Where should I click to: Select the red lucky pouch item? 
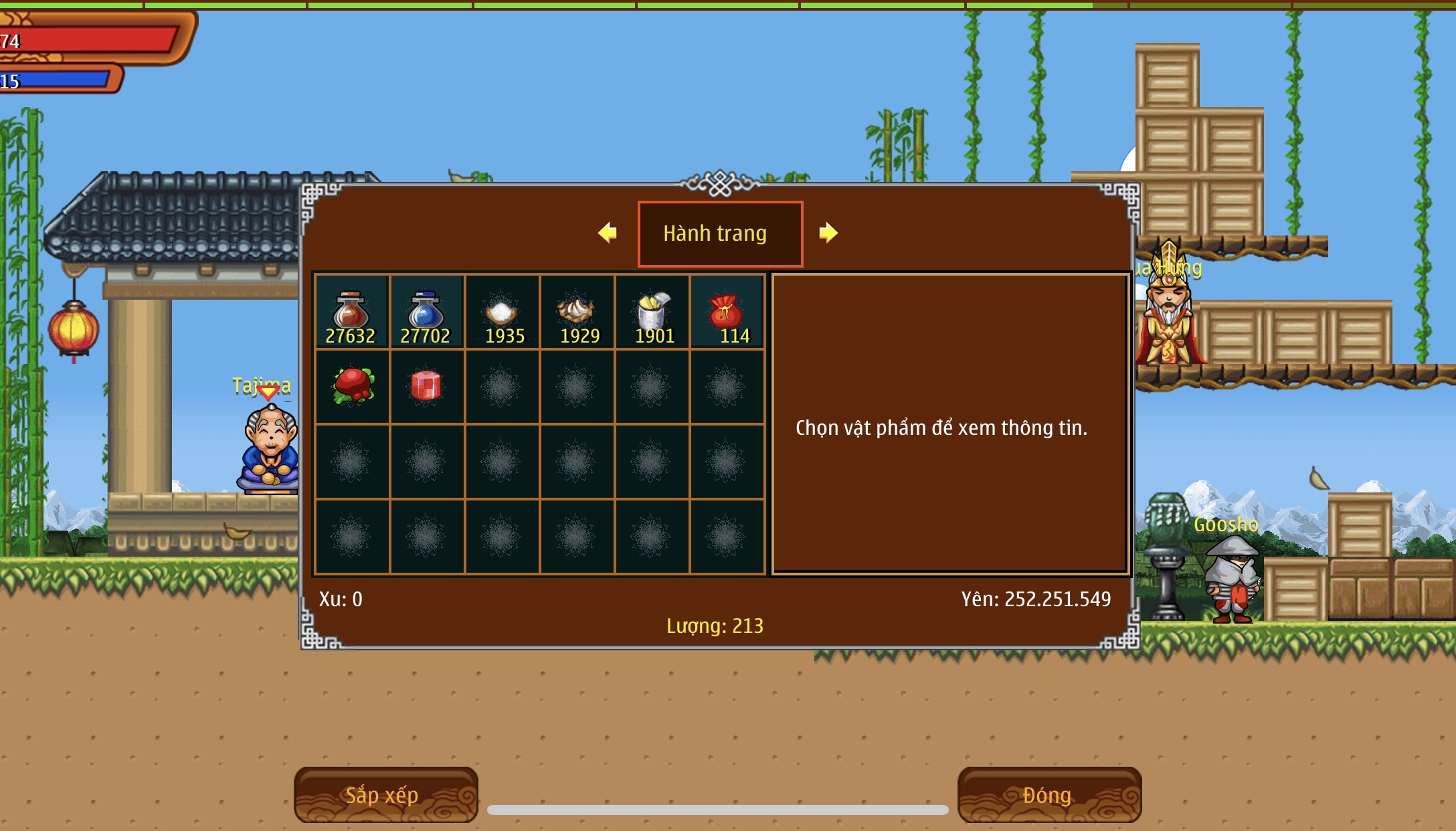tap(727, 313)
